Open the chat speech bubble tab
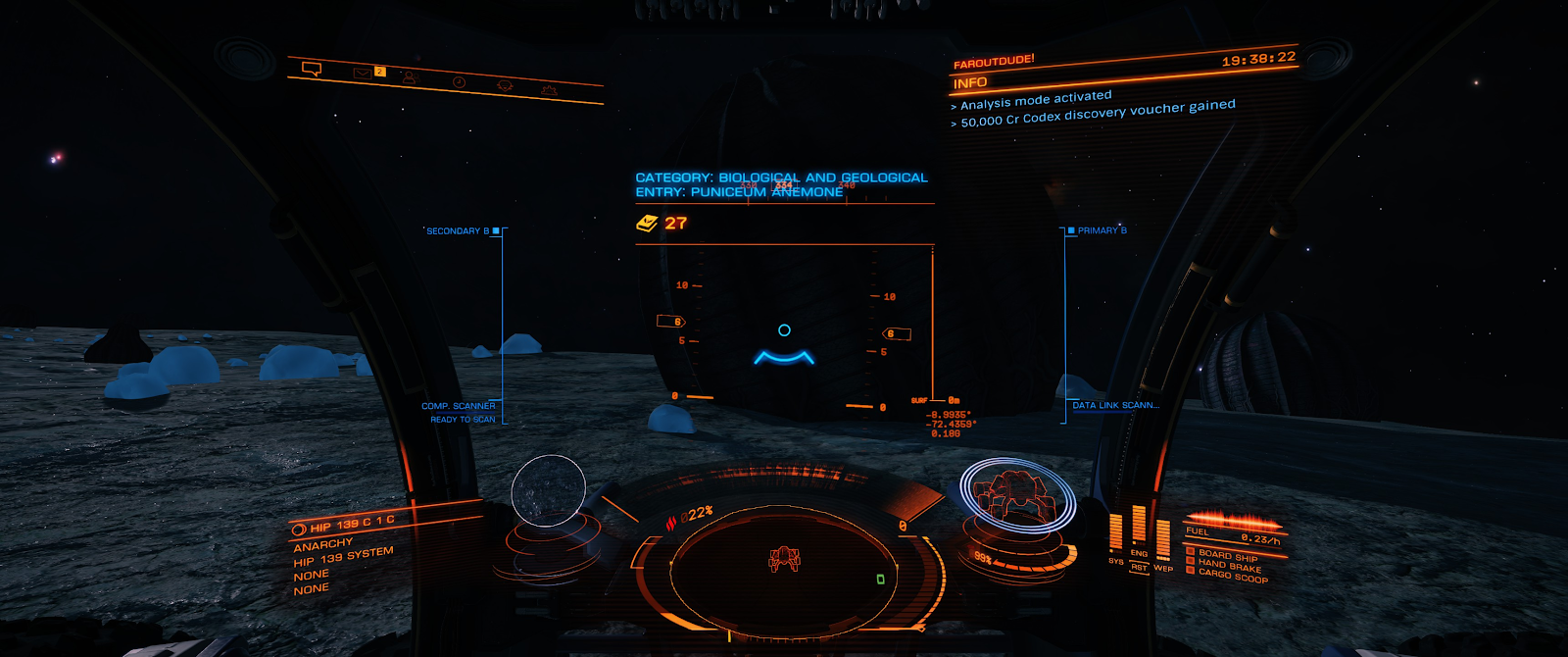Image resolution: width=1568 pixels, height=657 pixels. click(312, 69)
